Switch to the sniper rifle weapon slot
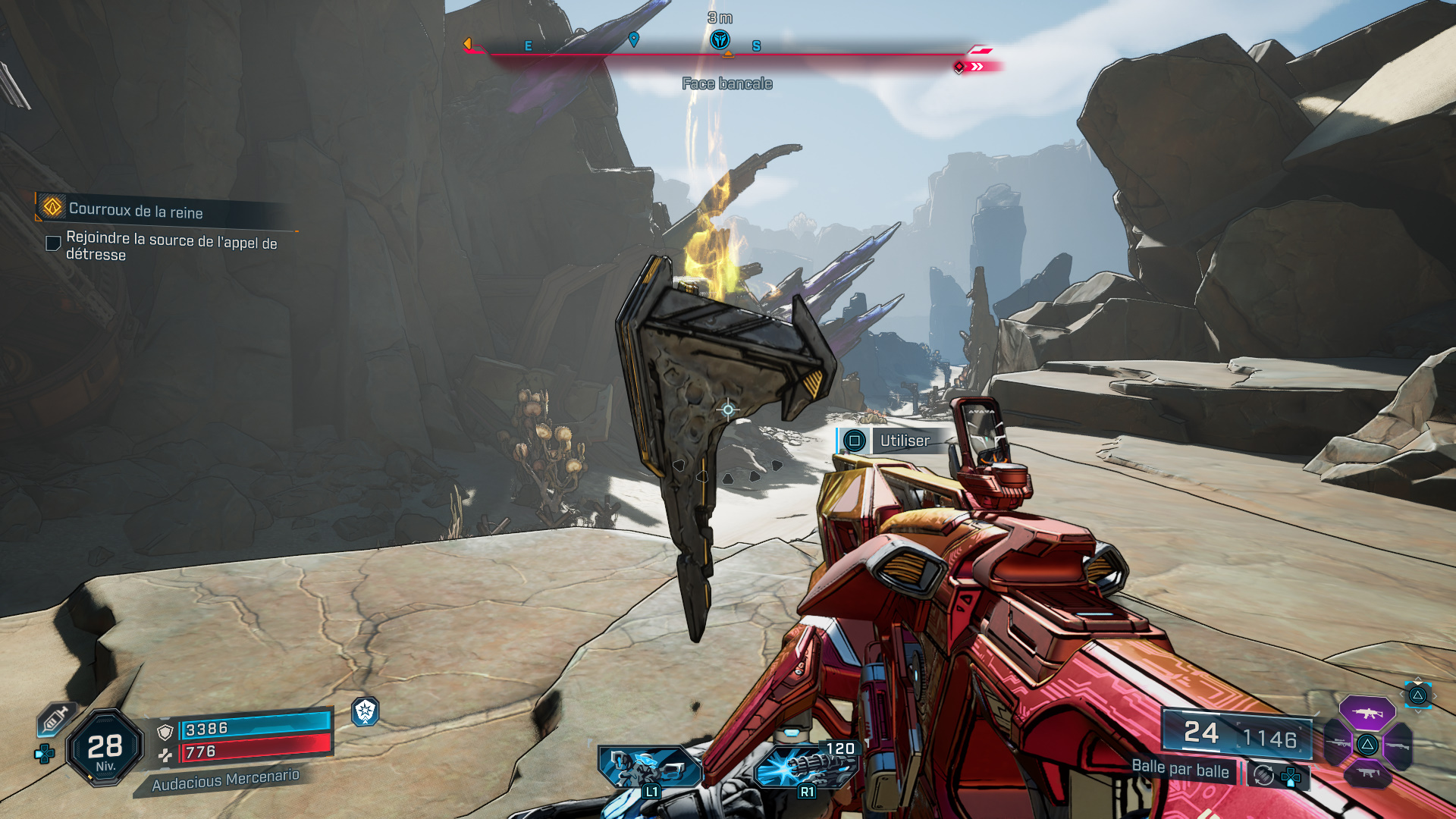This screenshot has height=819, width=1456. 1338,744
